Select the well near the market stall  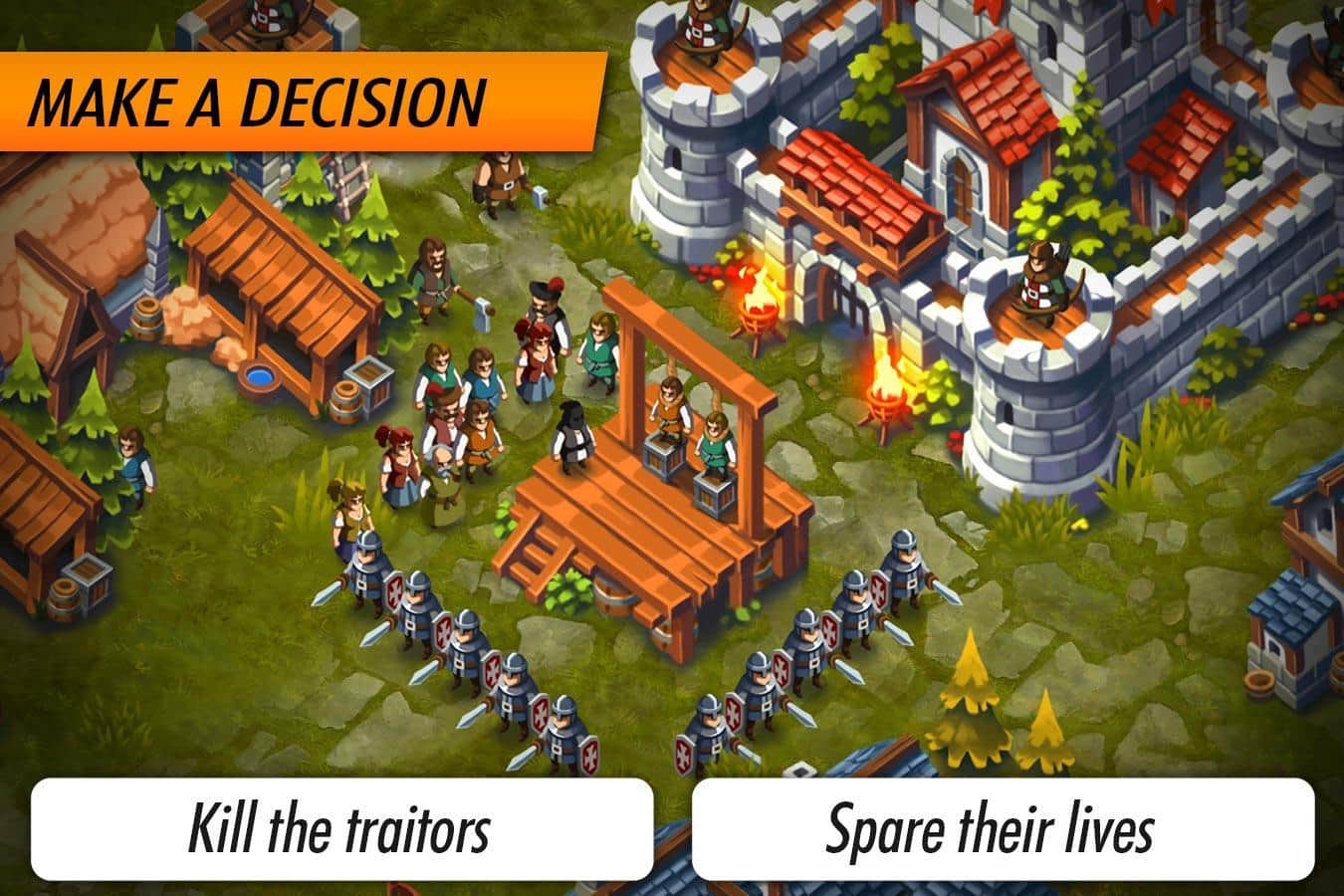(259, 378)
